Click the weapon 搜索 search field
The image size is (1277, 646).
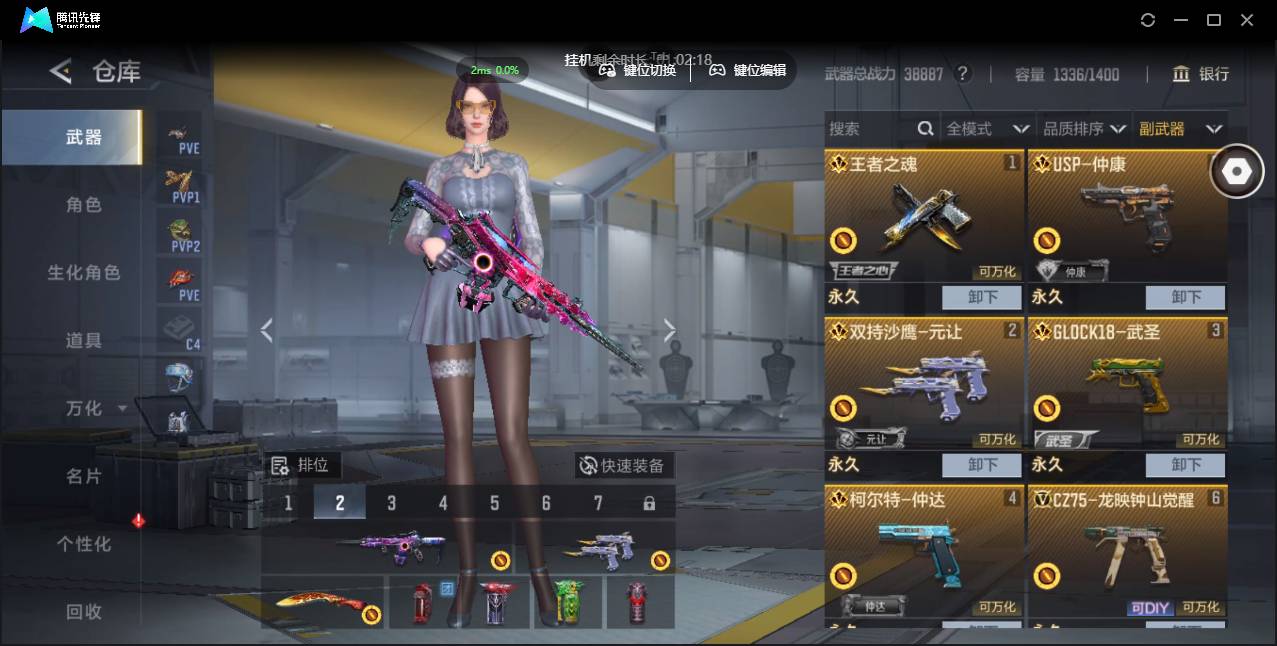click(x=870, y=129)
